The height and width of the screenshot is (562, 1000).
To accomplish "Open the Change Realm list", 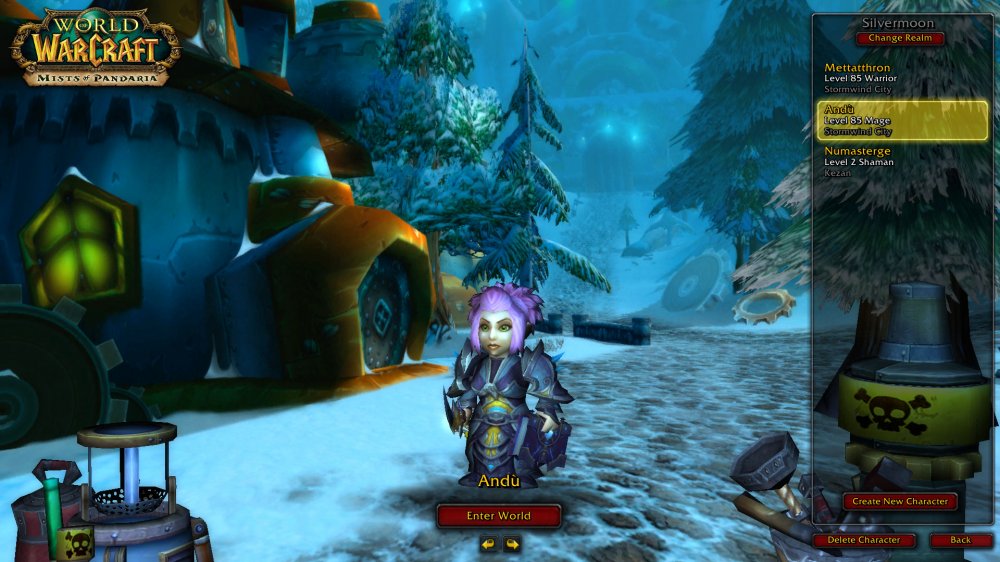I will click(900, 38).
